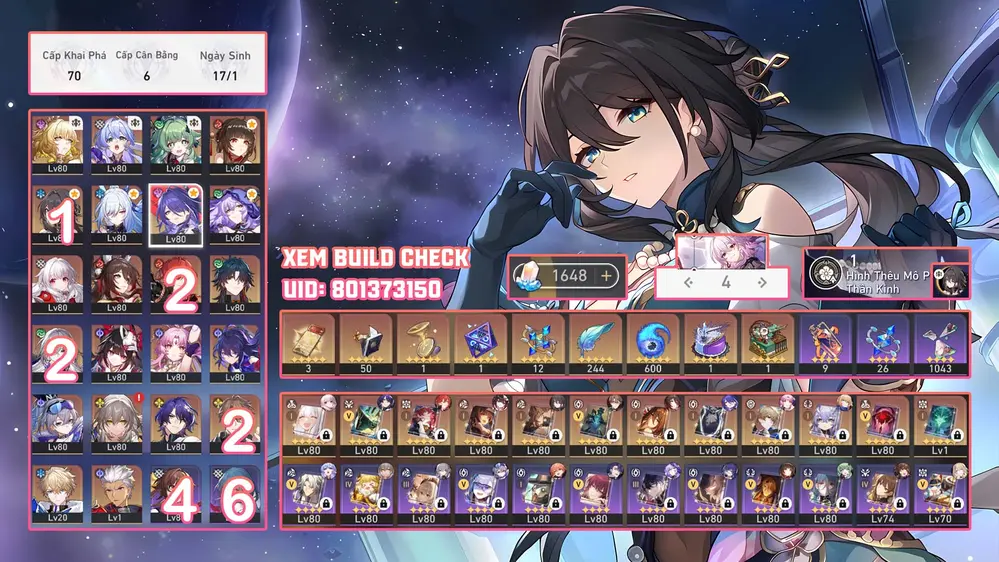Image resolution: width=999 pixels, height=562 pixels.
Task: Select the highlighted purple-haired Acheron portrait
Action: pos(175,213)
